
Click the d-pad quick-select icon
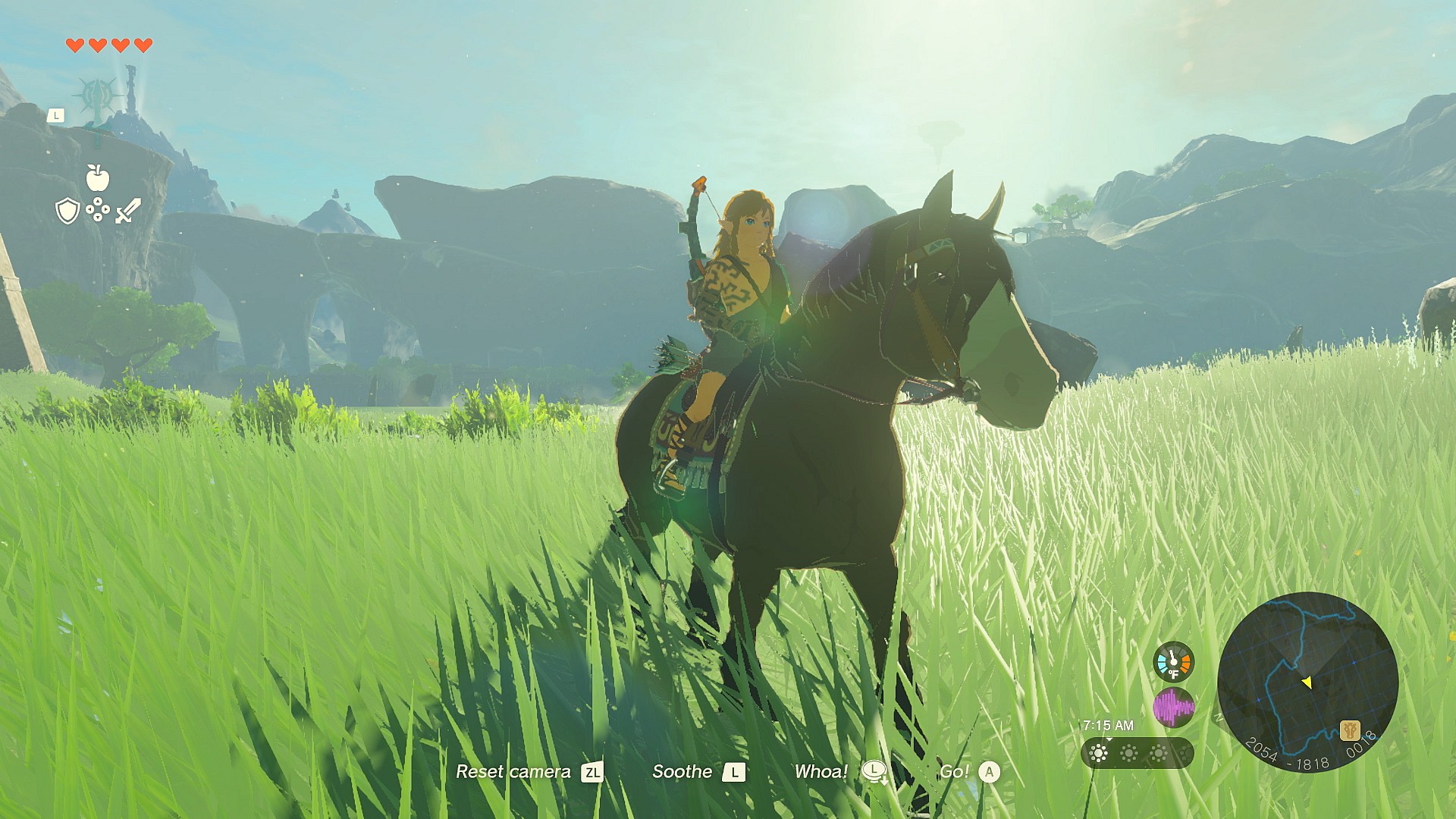(x=98, y=208)
